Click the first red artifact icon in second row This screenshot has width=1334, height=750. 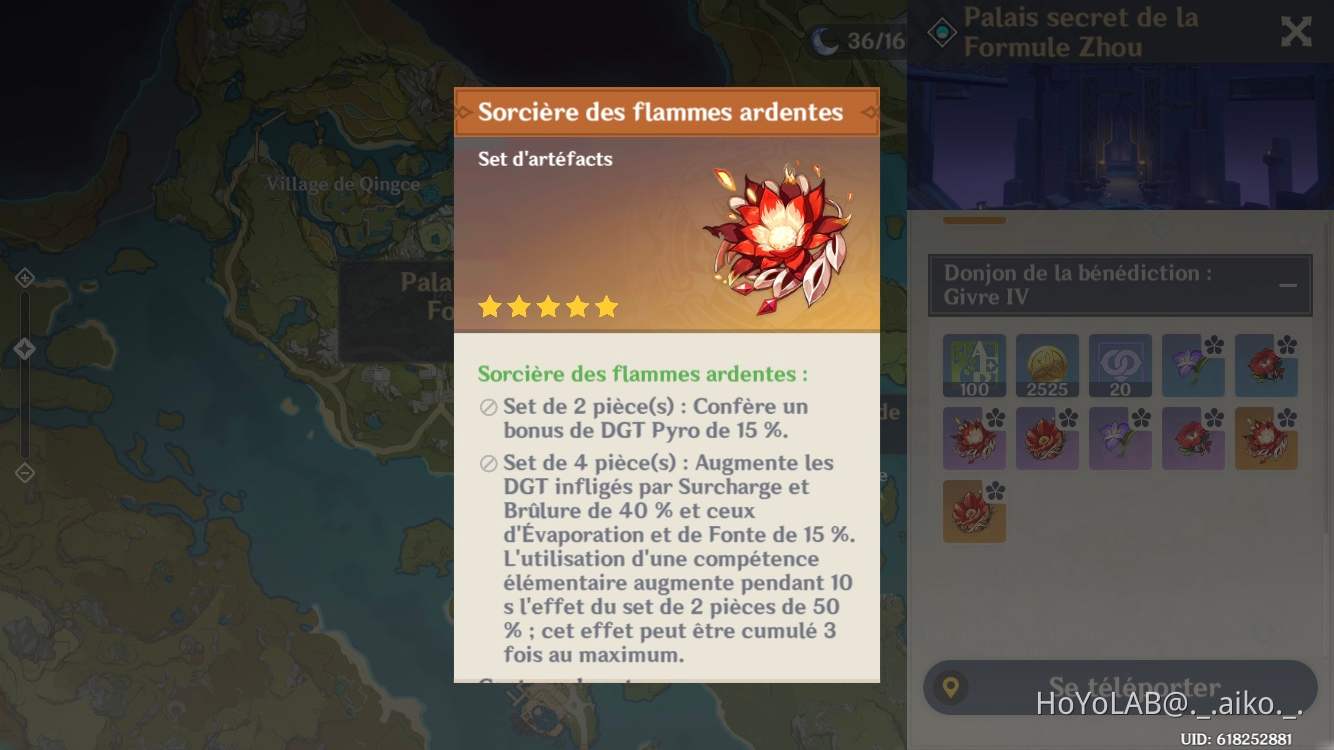[974, 438]
